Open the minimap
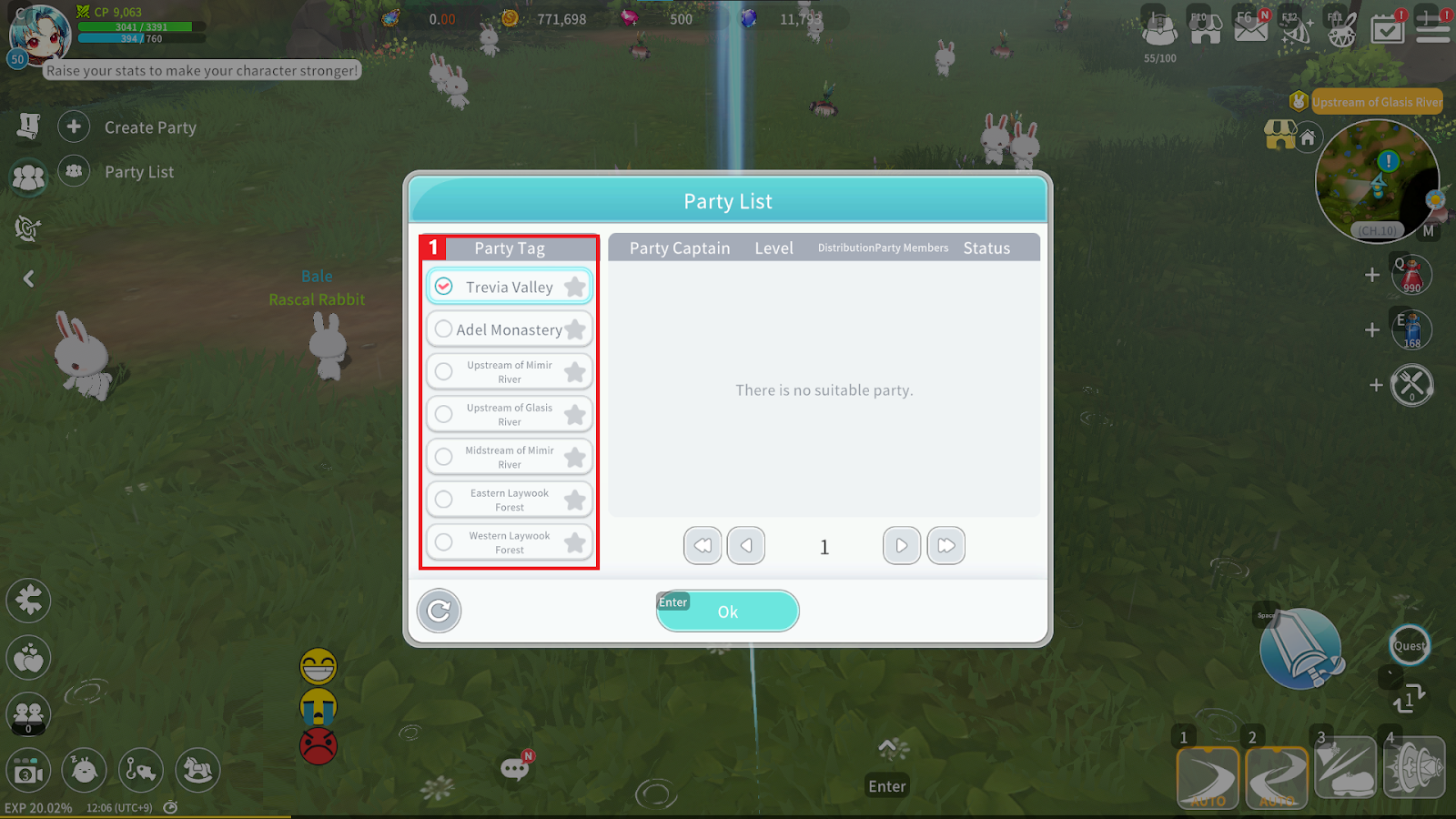 click(1377, 180)
